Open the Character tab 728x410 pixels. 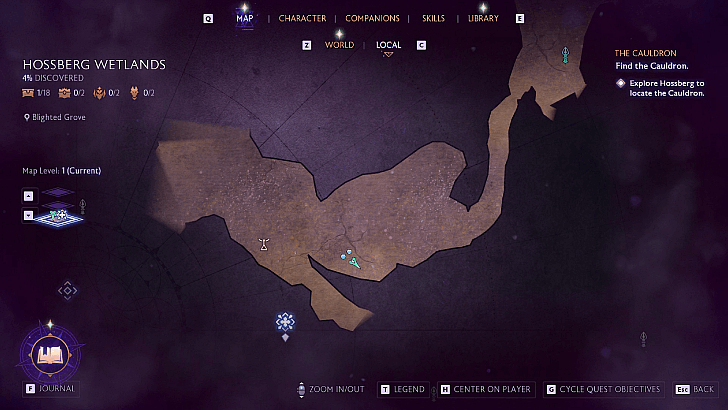click(x=302, y=18)
